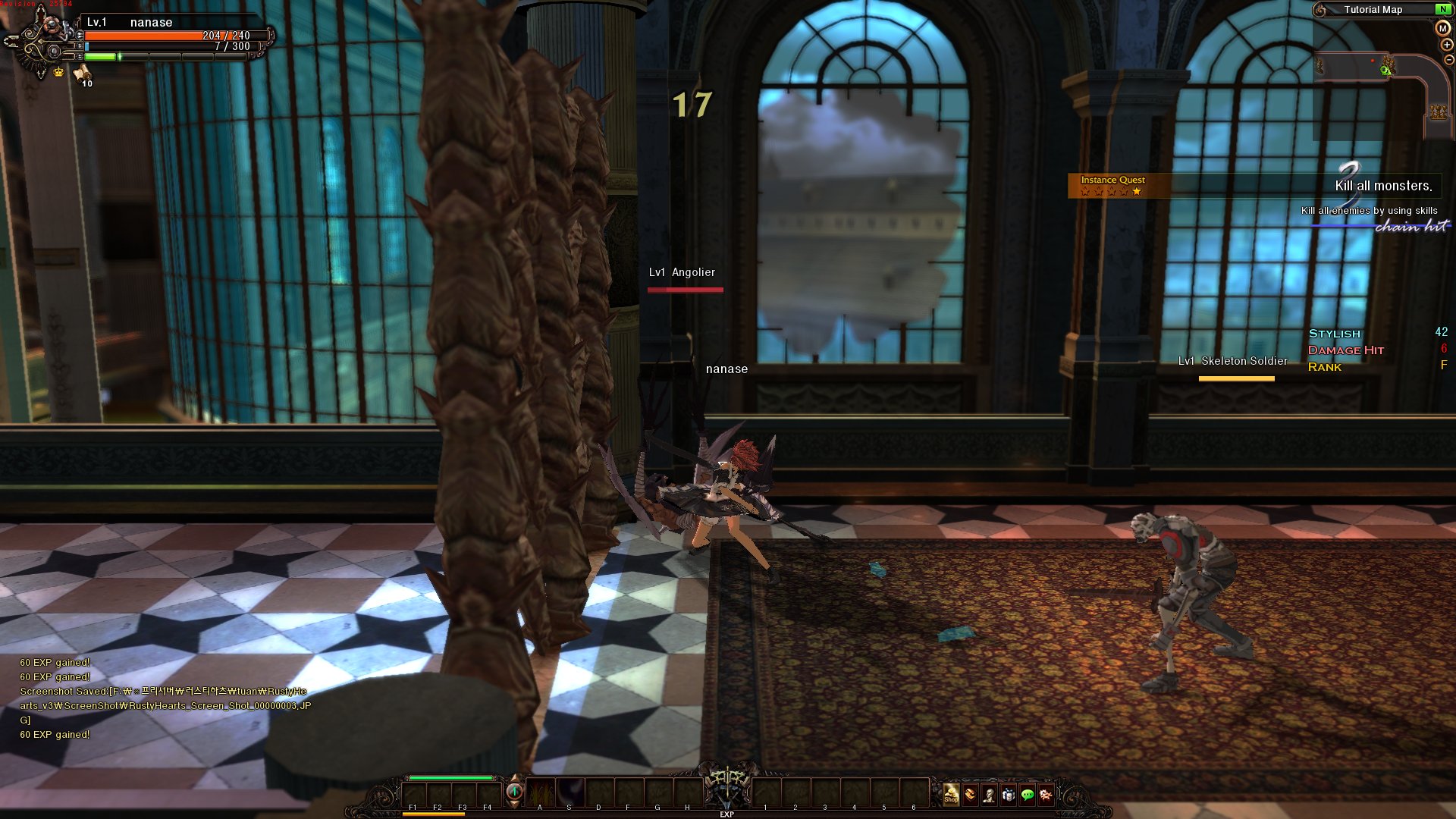Screen dimensions: 1456x819
Task: Open the gift box icon in the bottom bar
Action: (1008, 795)
